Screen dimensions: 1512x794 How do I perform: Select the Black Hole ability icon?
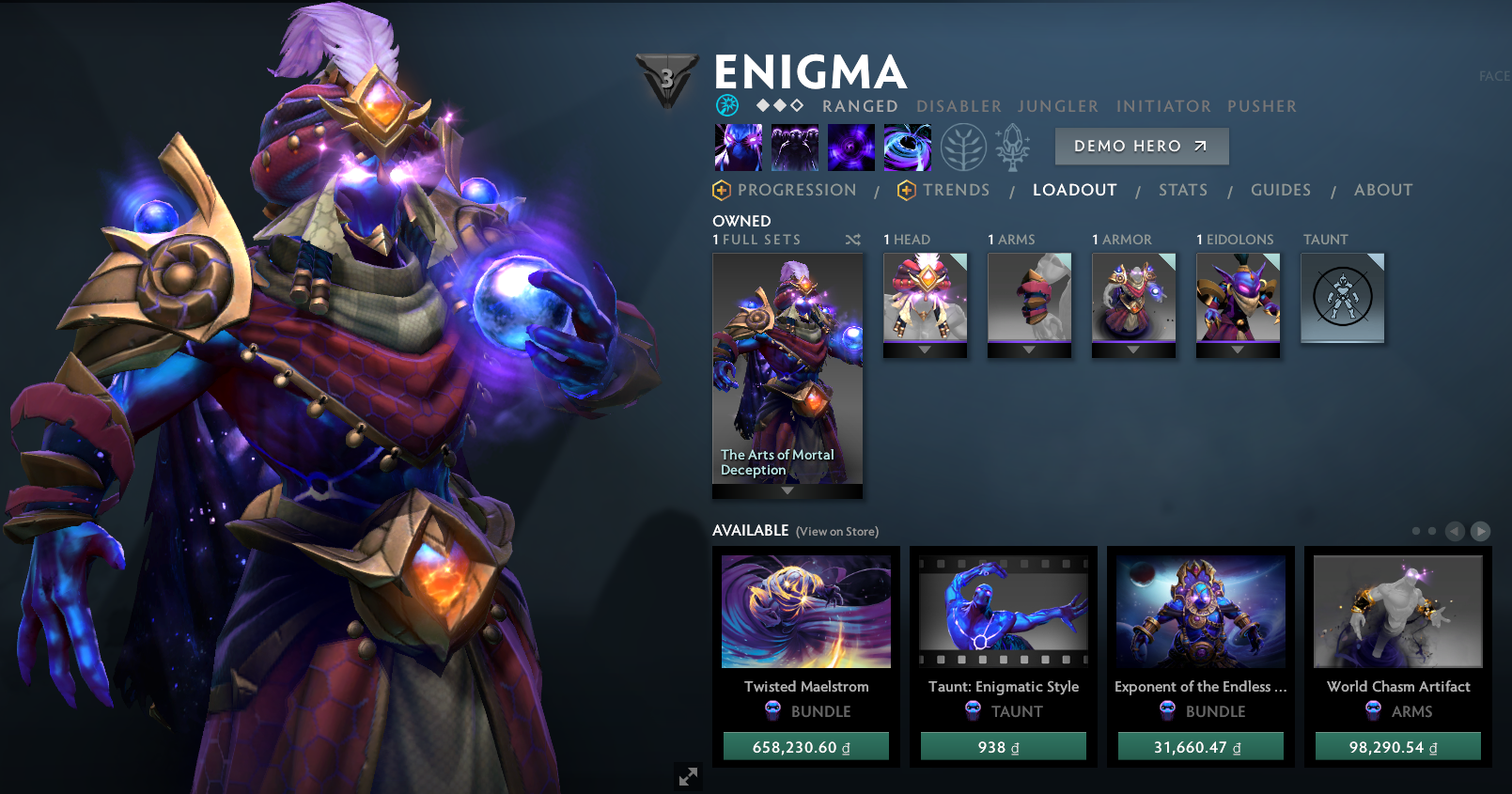908,147
